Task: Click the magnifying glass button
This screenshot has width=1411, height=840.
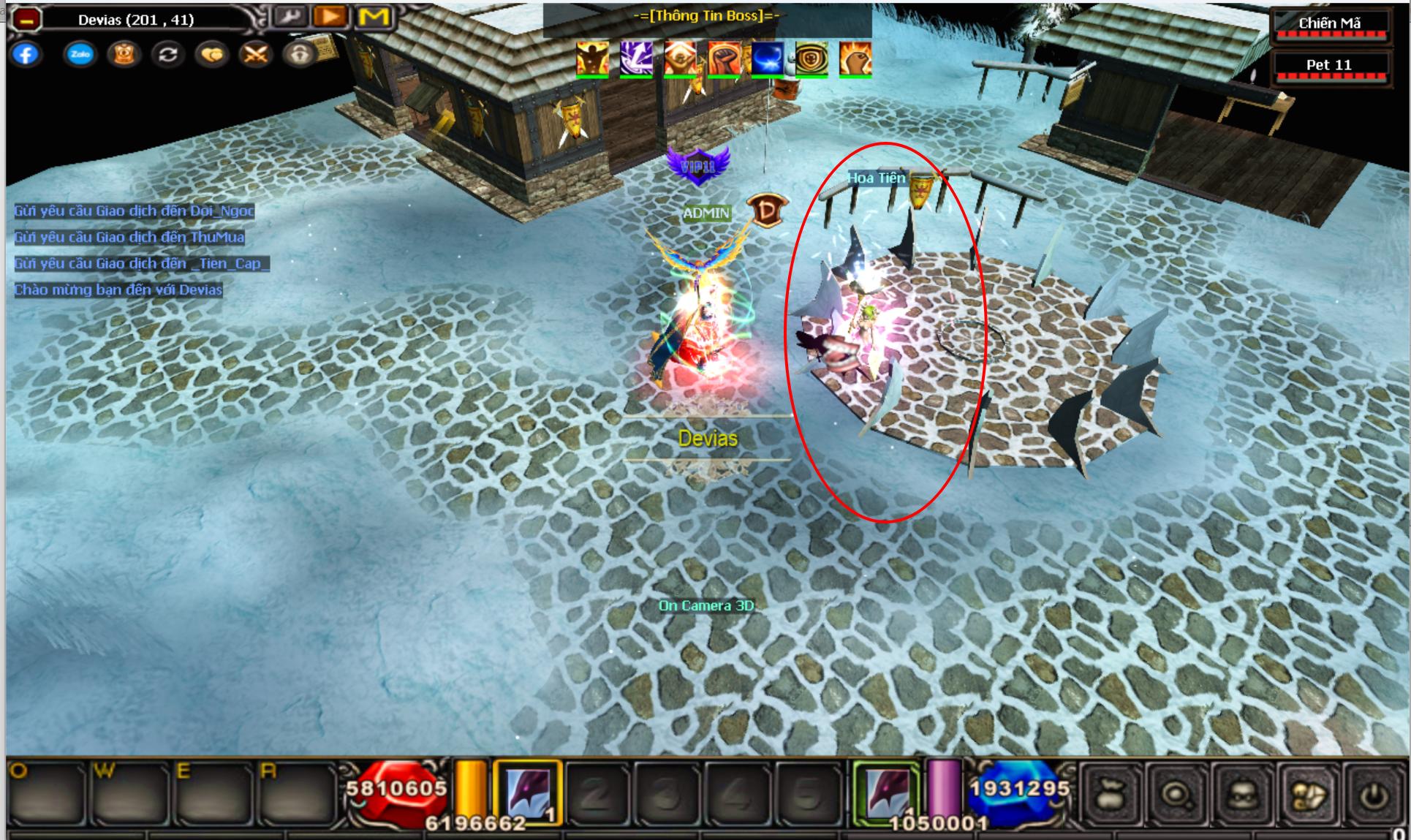Action: (1175, 795)
